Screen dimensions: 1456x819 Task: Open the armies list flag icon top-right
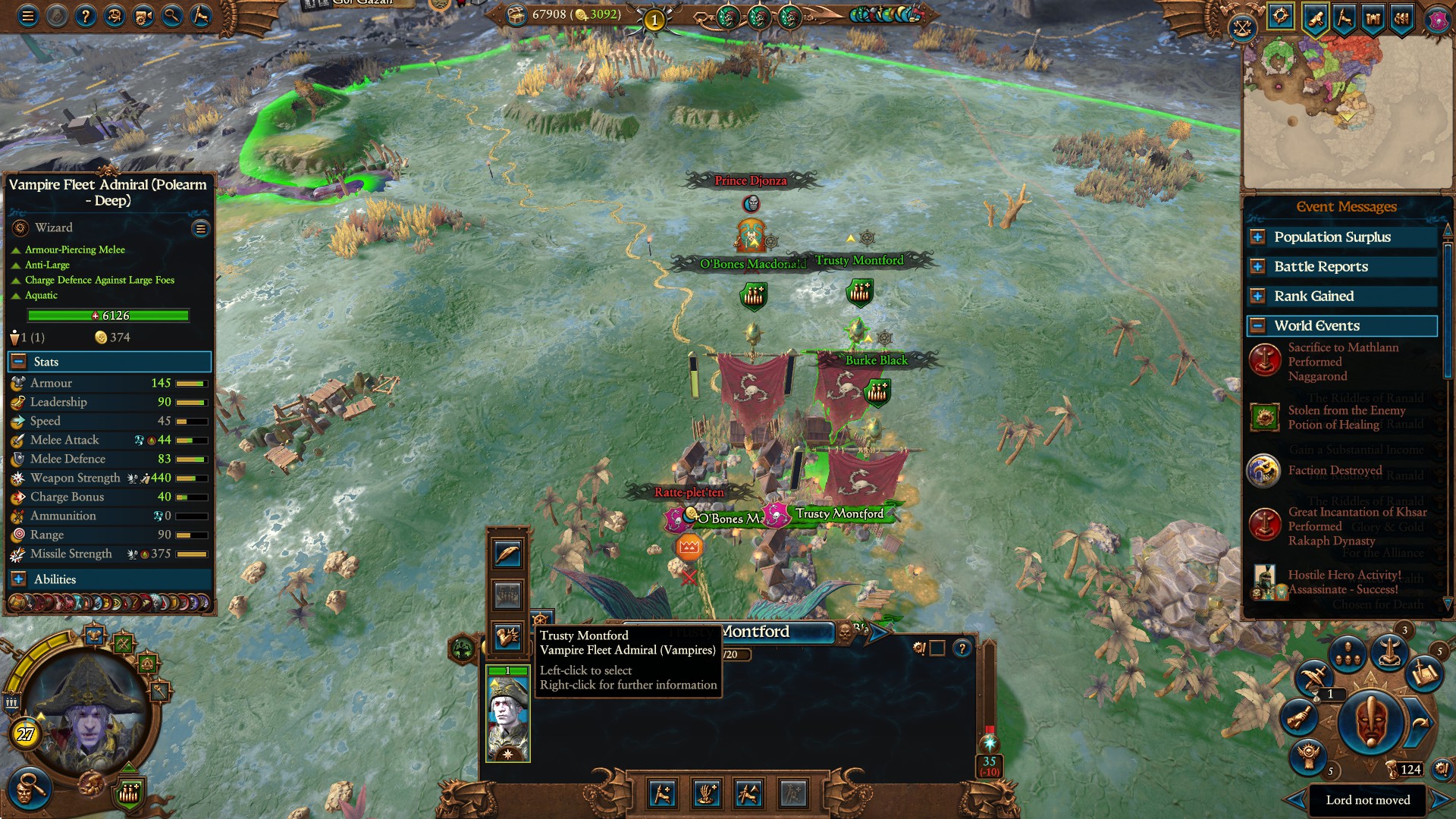click(1401, 15)
